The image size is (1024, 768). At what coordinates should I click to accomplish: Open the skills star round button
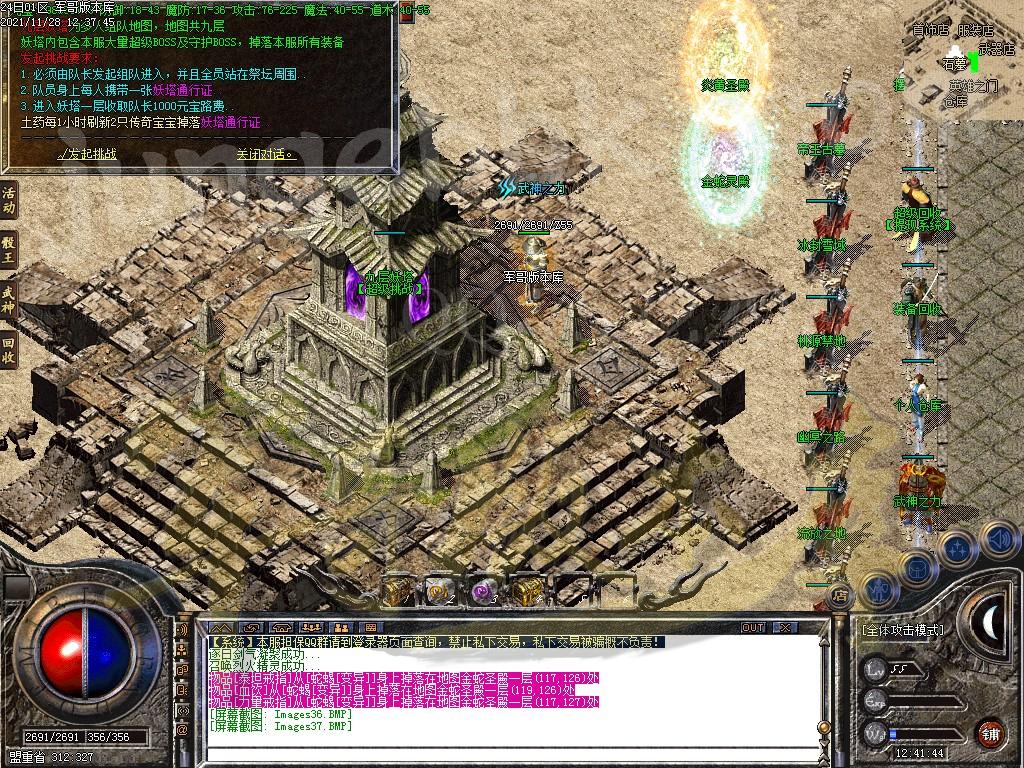coord(957,548)
